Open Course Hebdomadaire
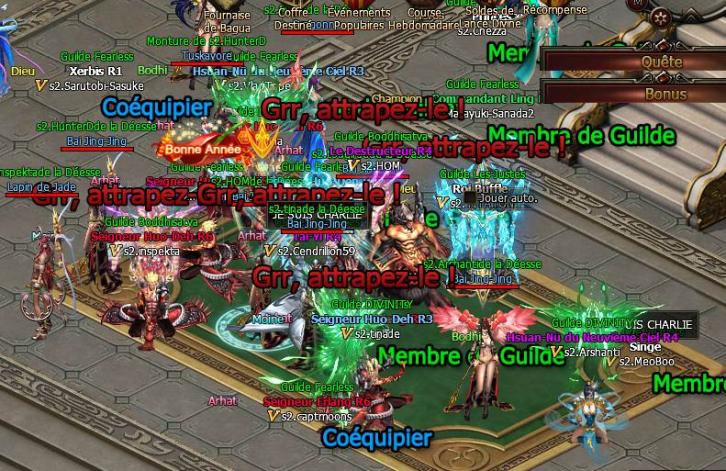This screenshot has height=471, width=726. pos(426,19)
